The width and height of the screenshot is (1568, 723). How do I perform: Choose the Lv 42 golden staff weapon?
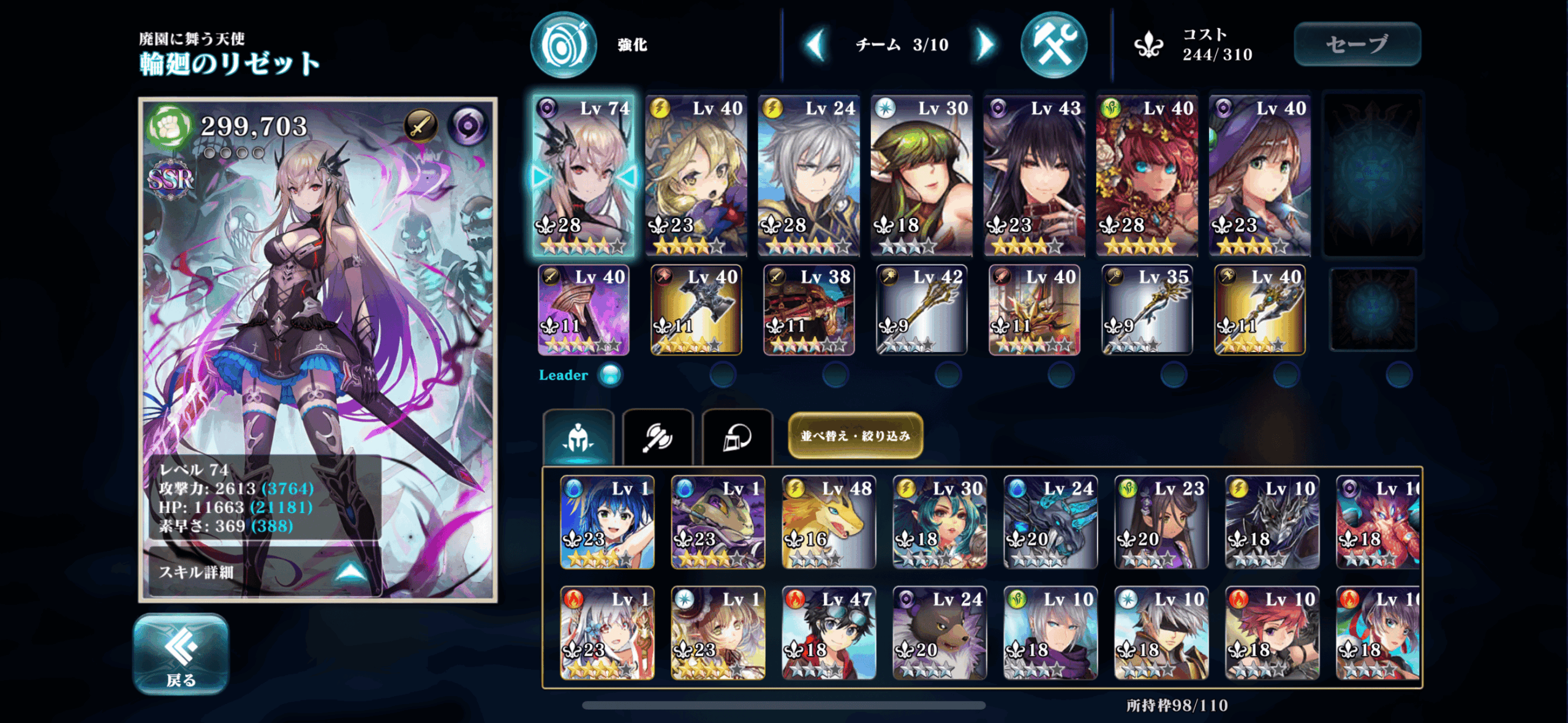point(921,310)
